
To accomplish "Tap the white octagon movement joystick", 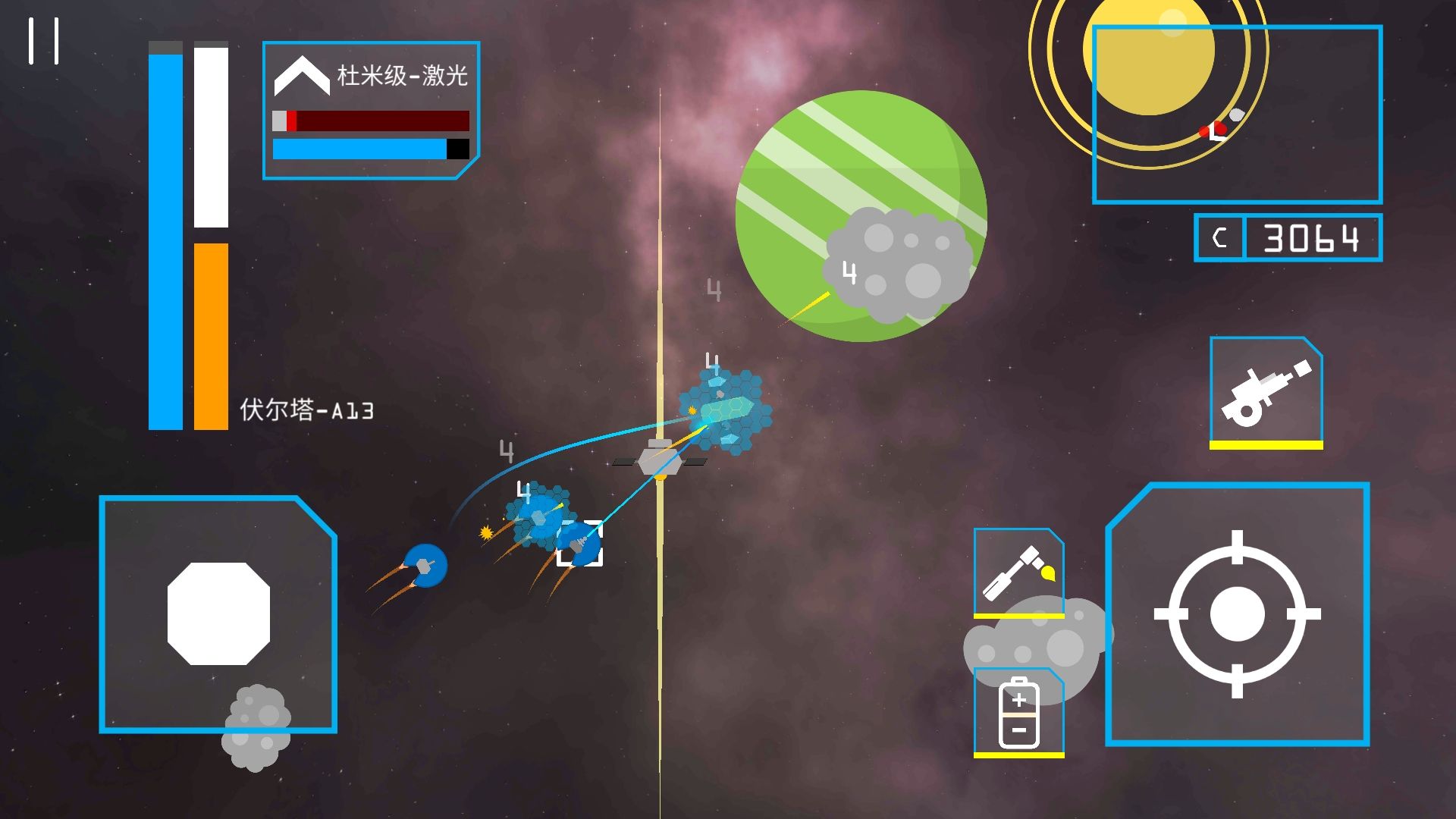I will [218, 616].
